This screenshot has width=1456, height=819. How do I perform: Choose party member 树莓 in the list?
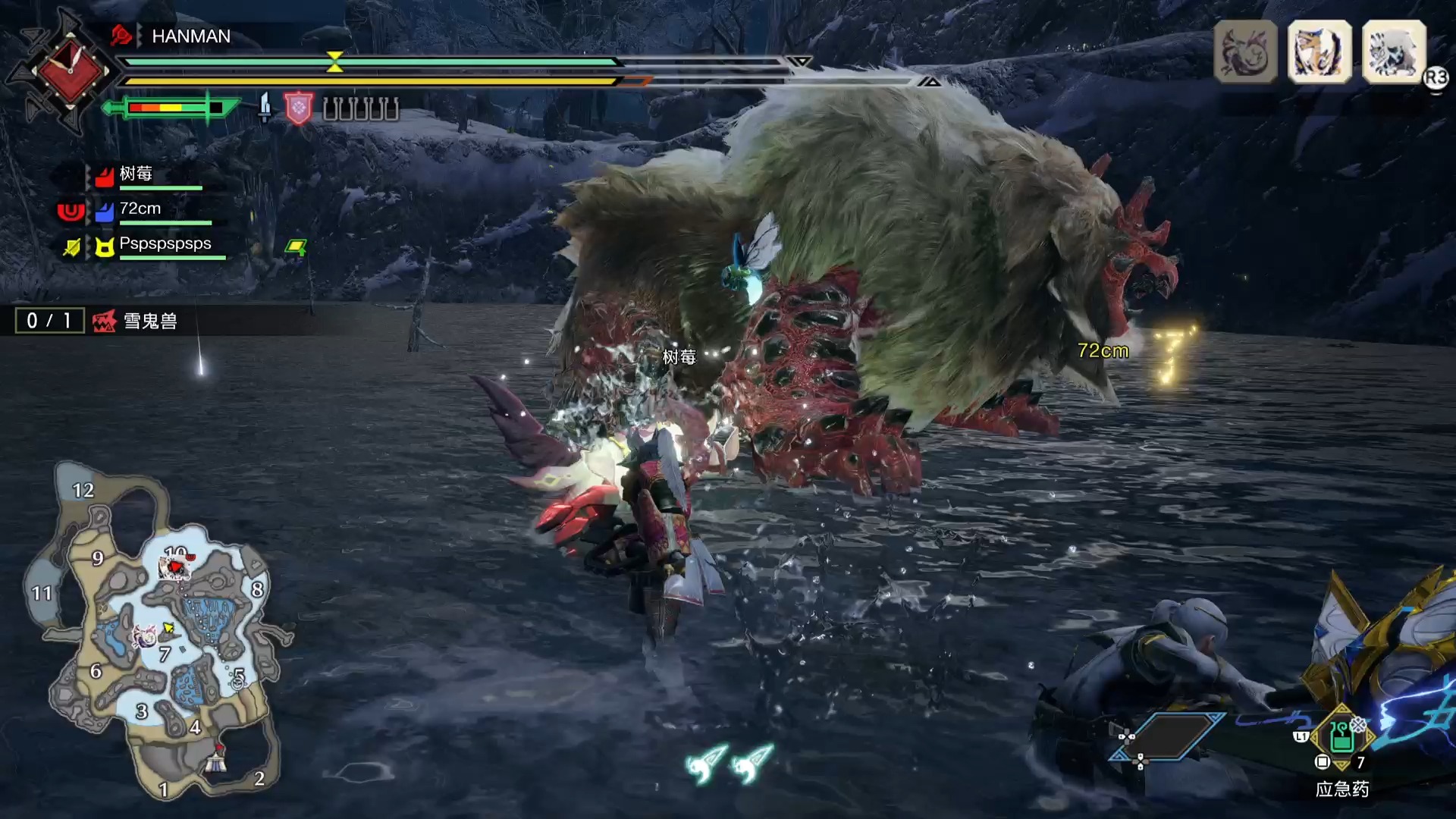(x=136, y=175)
